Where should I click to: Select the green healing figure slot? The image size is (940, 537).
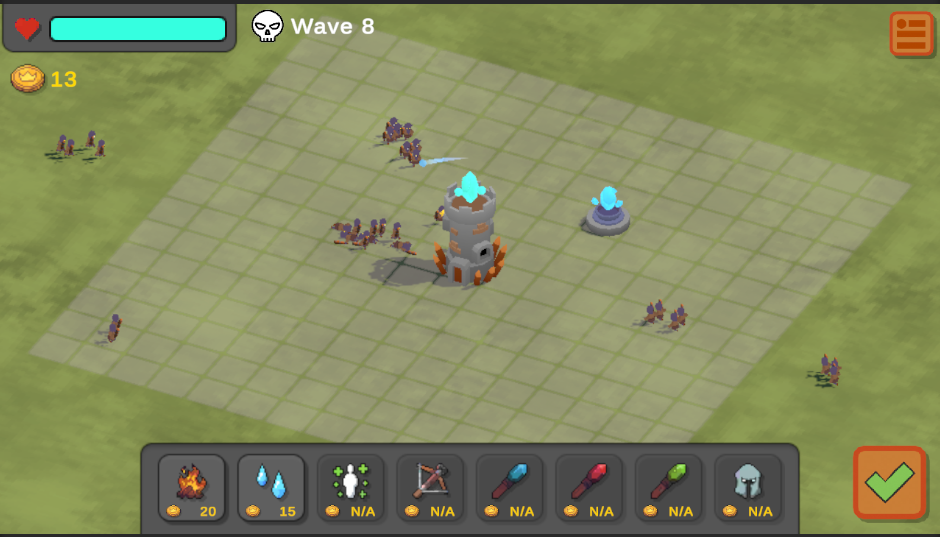click(x=351, y=488)
